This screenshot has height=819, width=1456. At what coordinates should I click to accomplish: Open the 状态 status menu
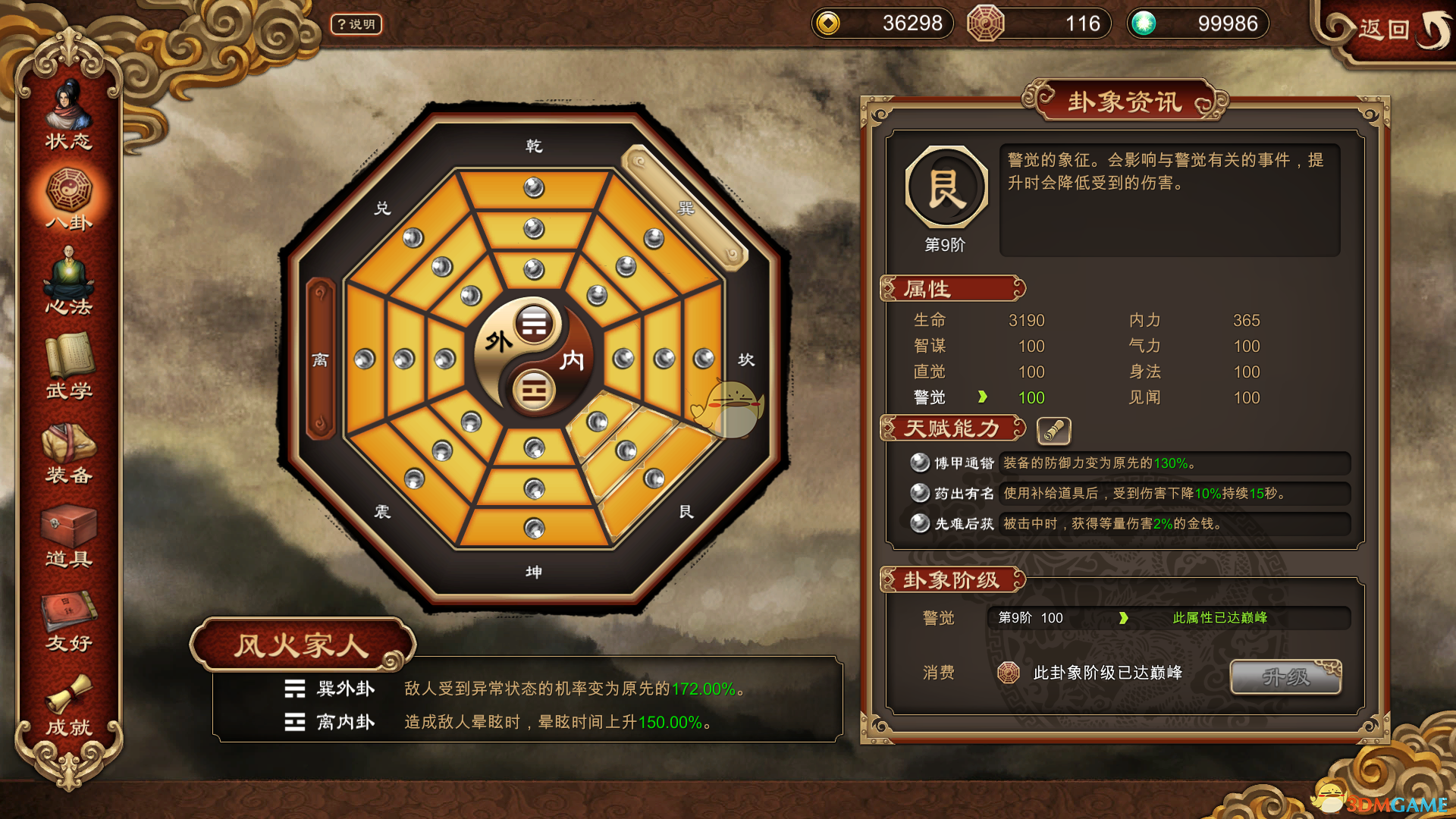pos(68,118)
